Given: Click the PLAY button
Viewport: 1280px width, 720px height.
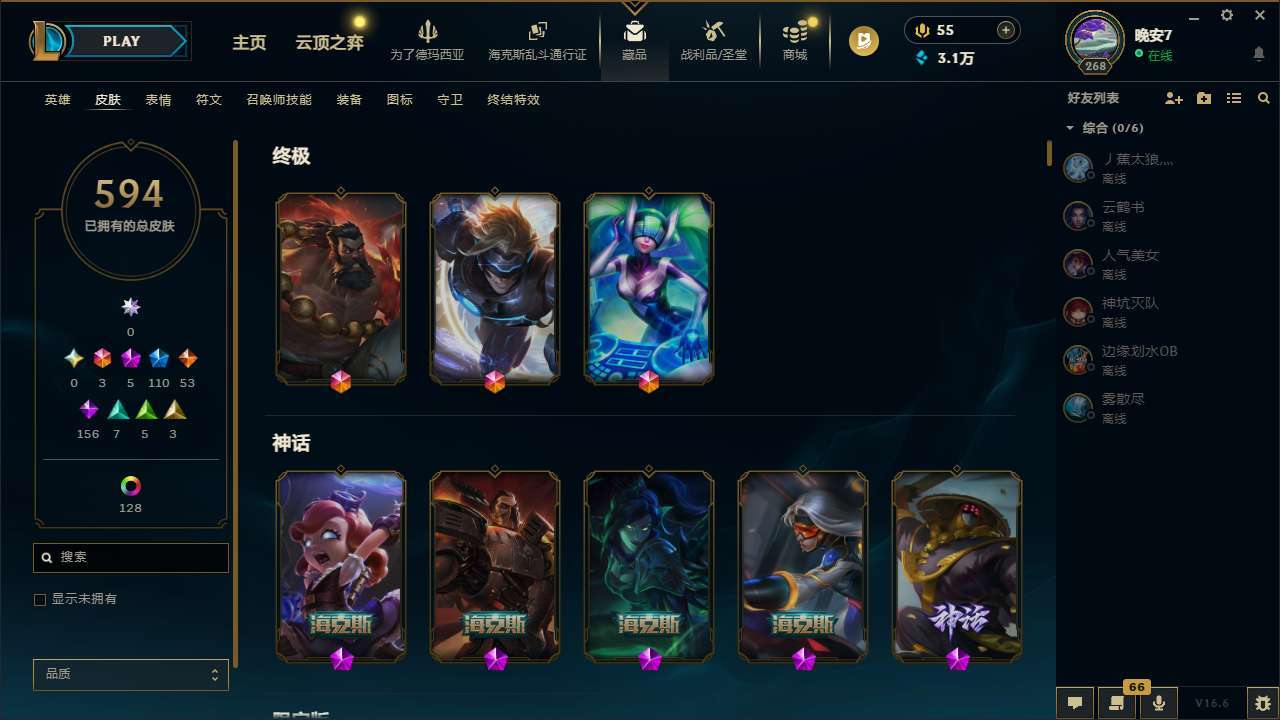Looking at the screenshot, I should coord(121,41).
